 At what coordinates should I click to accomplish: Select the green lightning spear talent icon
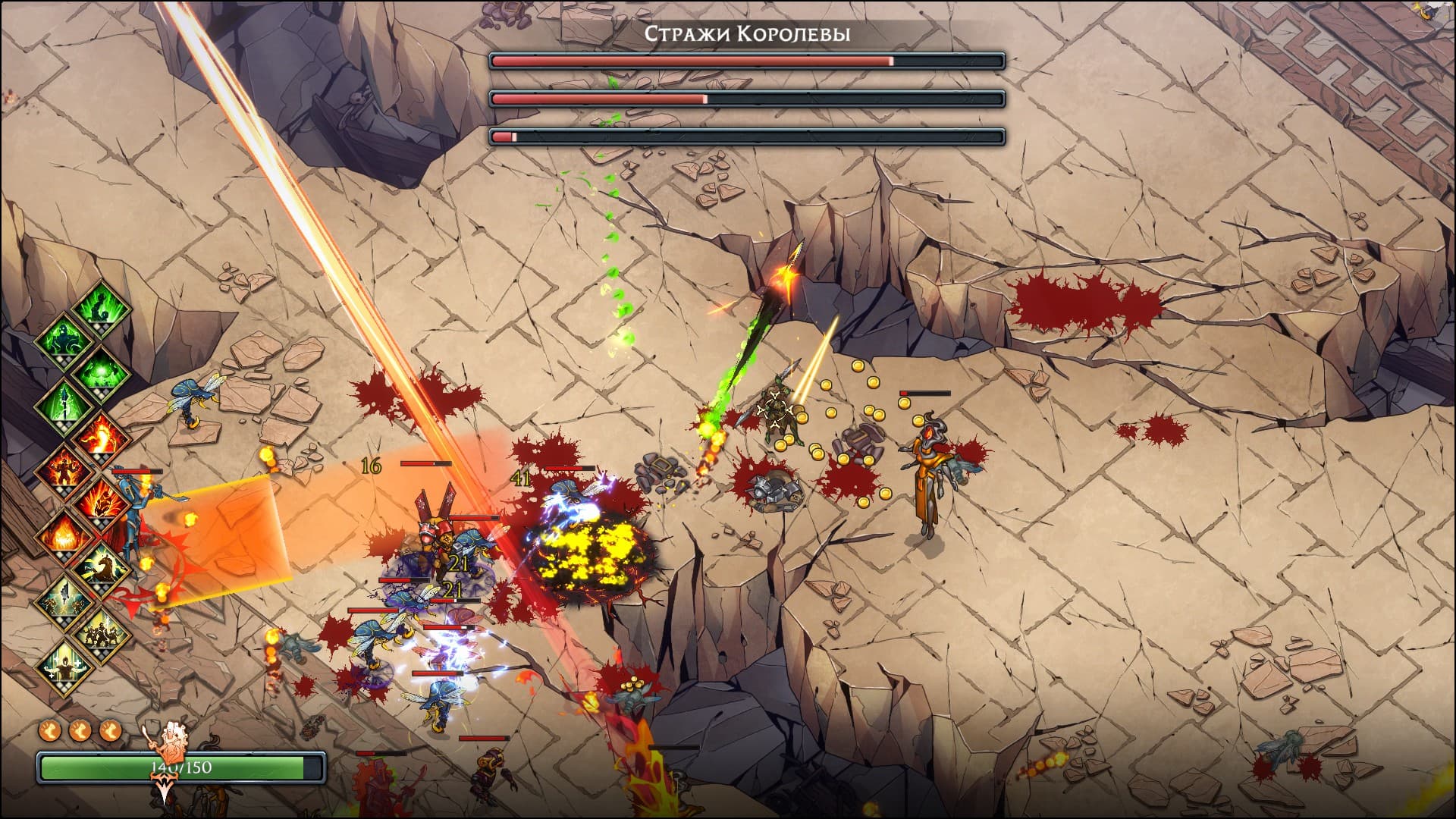[64, 403]
